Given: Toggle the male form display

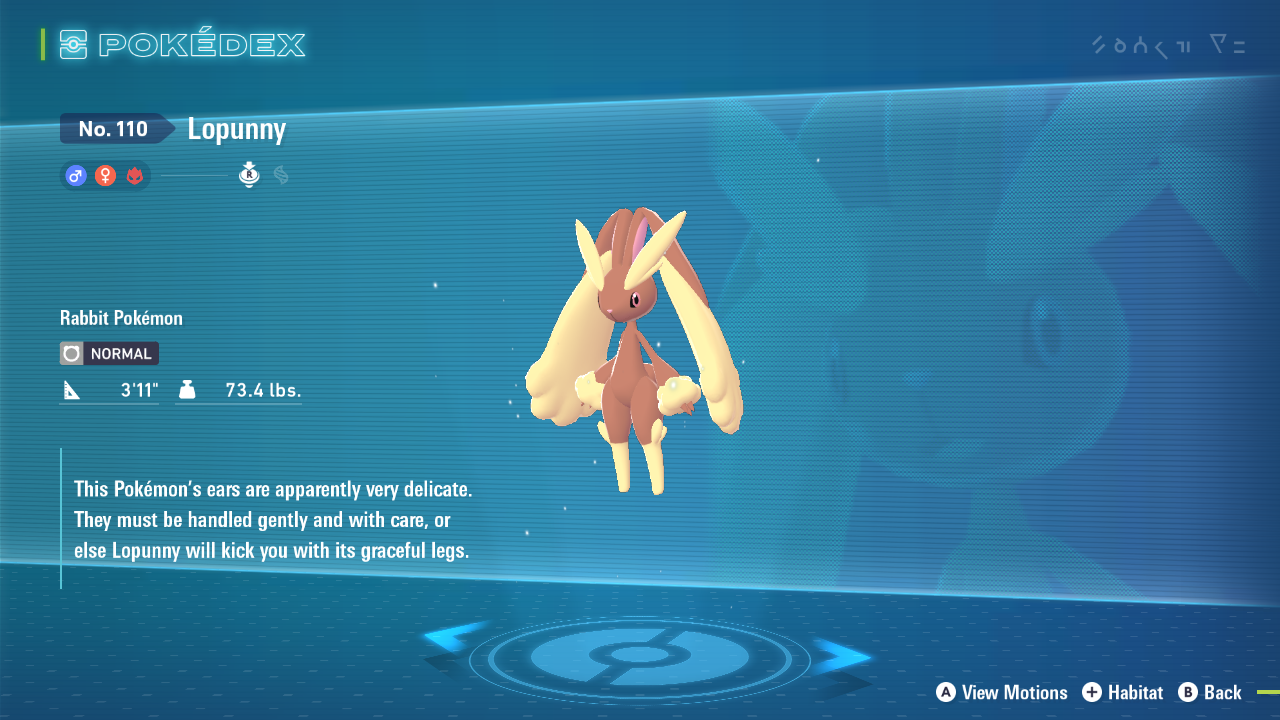Looking at the screenshot, I should pyautogui.click(x=75, y=175).
